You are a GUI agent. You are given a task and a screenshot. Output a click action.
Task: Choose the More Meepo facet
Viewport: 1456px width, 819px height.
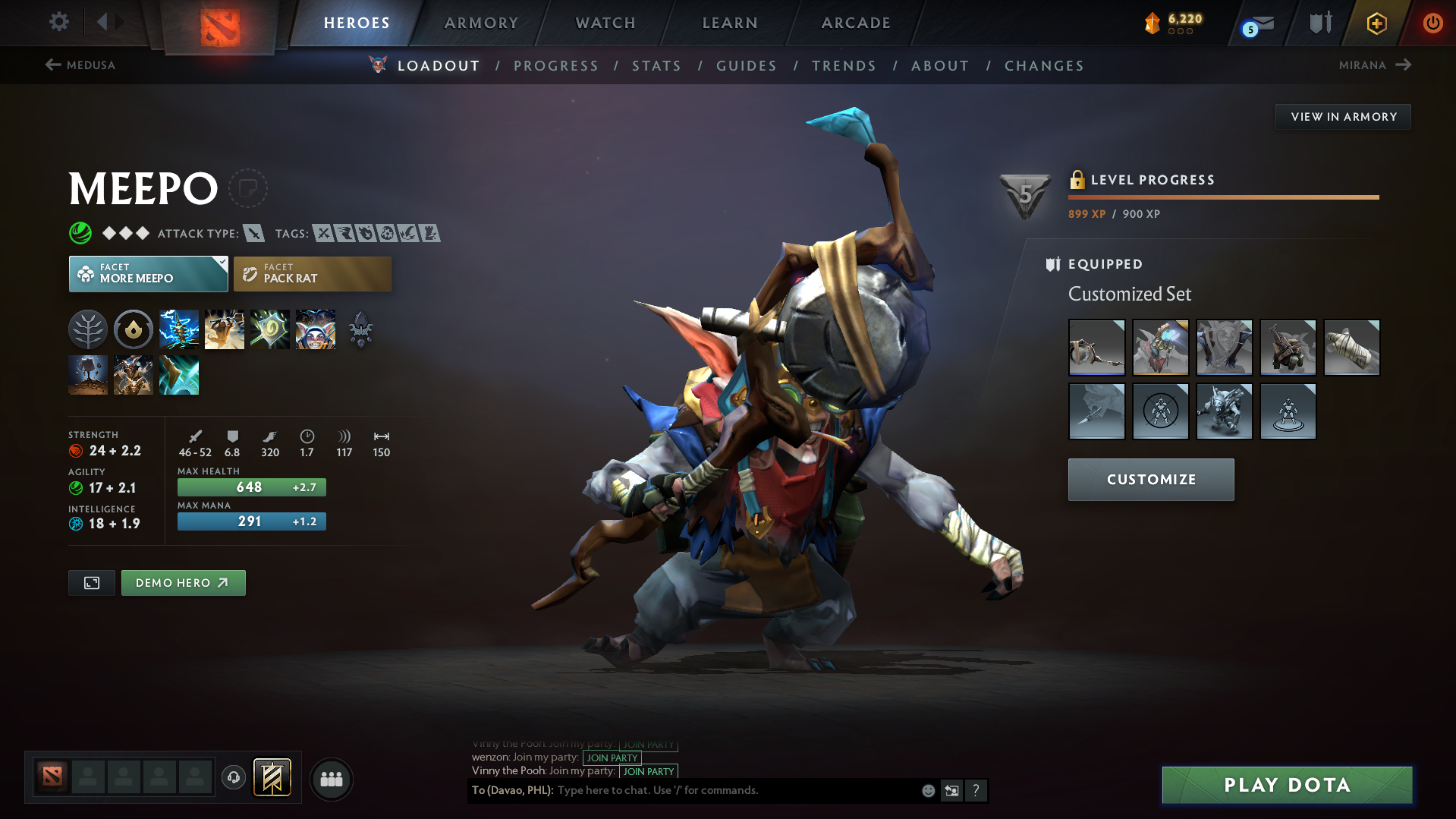148,274
